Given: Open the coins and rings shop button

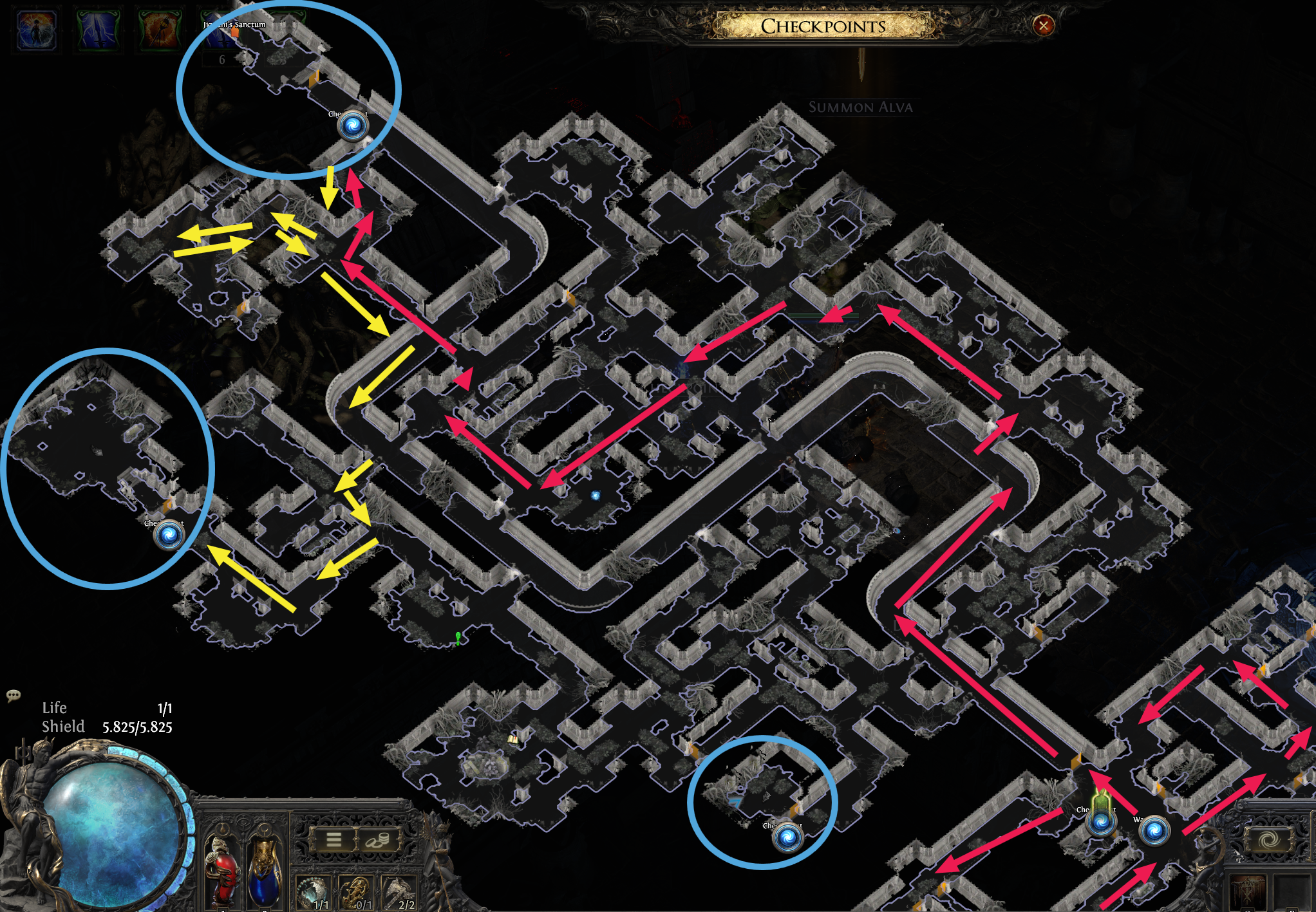Looking at the screenshot, I should 378,839.
